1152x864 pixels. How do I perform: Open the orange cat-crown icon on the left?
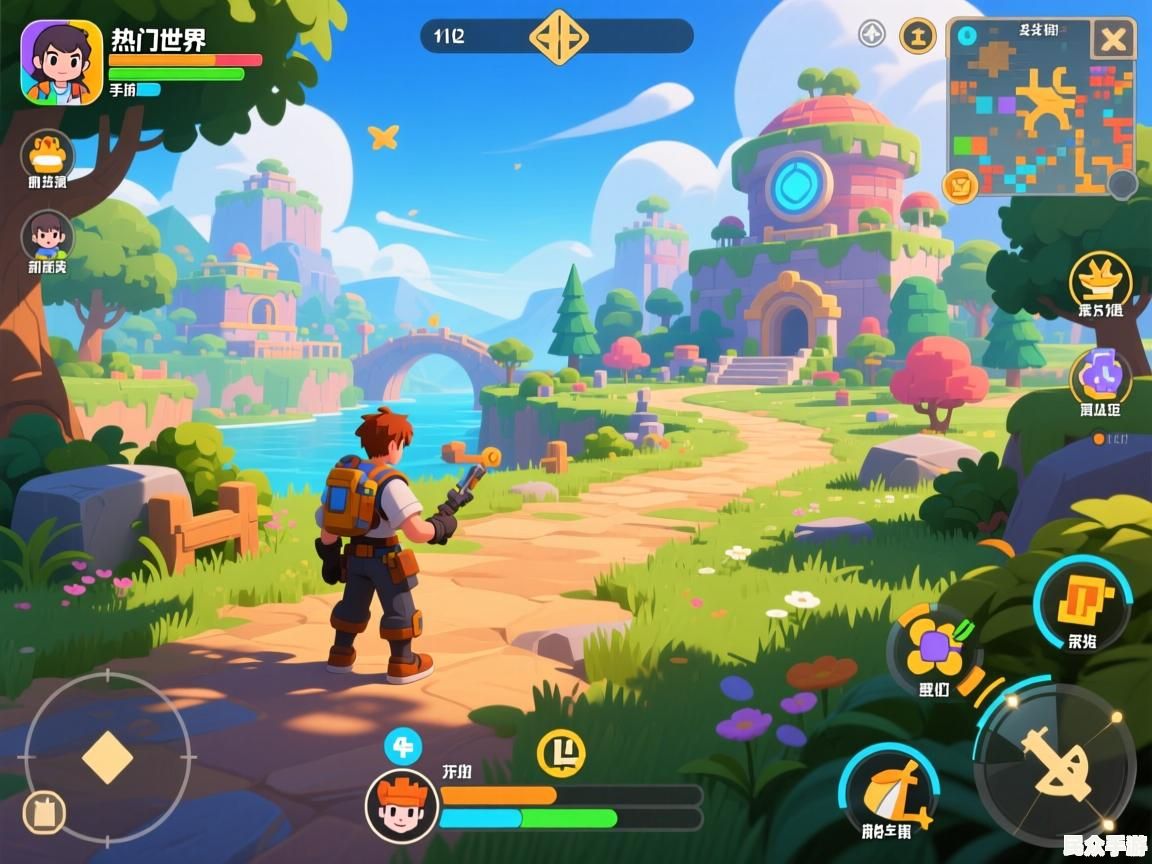pyautogui.click(x=46, y=153)
